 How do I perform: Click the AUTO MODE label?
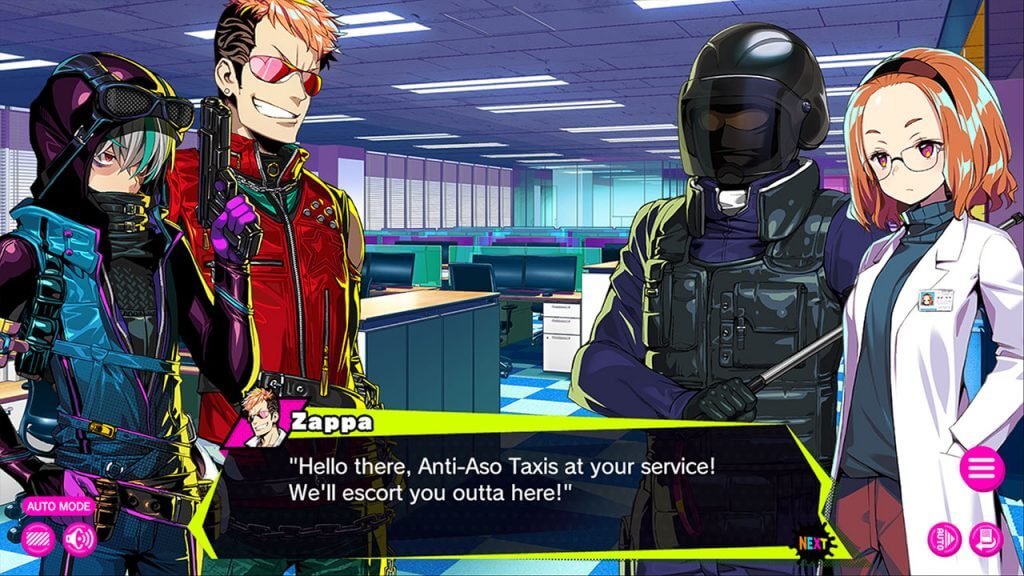(x=59, y=506)
